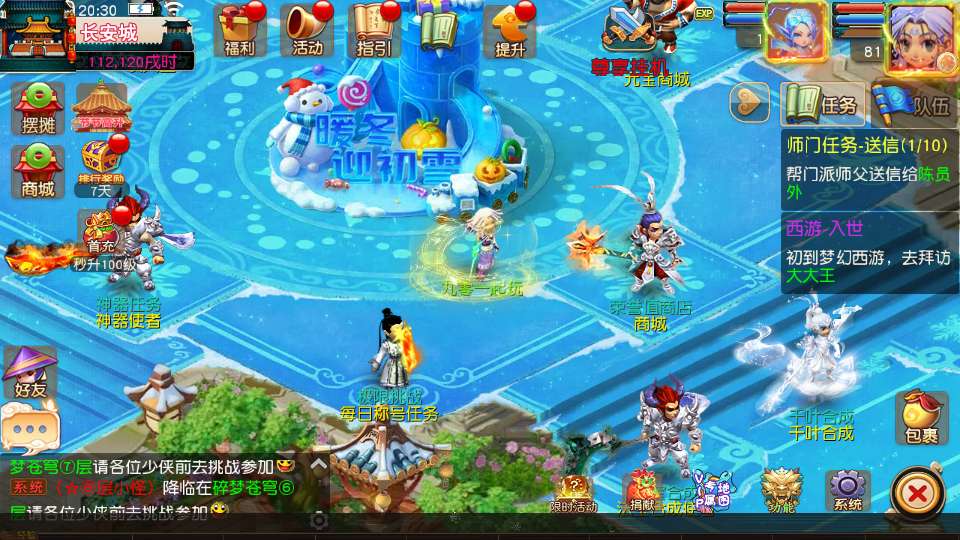Image resolution: width=960 pixels, height=540 pixels.
Task: Open the 包裹 inventory bag
Action: pos(921,417)
